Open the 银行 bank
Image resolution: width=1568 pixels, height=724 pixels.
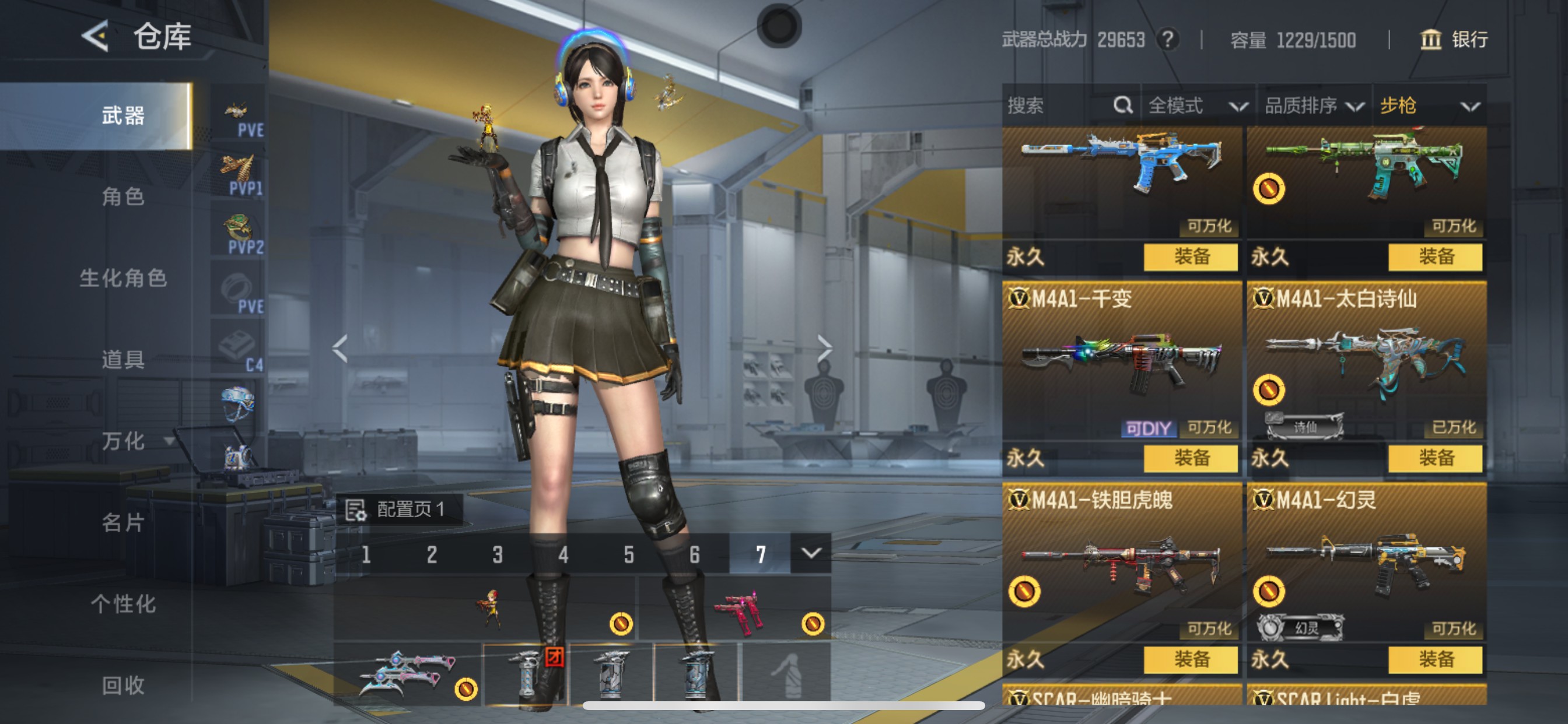[1455, 40]
